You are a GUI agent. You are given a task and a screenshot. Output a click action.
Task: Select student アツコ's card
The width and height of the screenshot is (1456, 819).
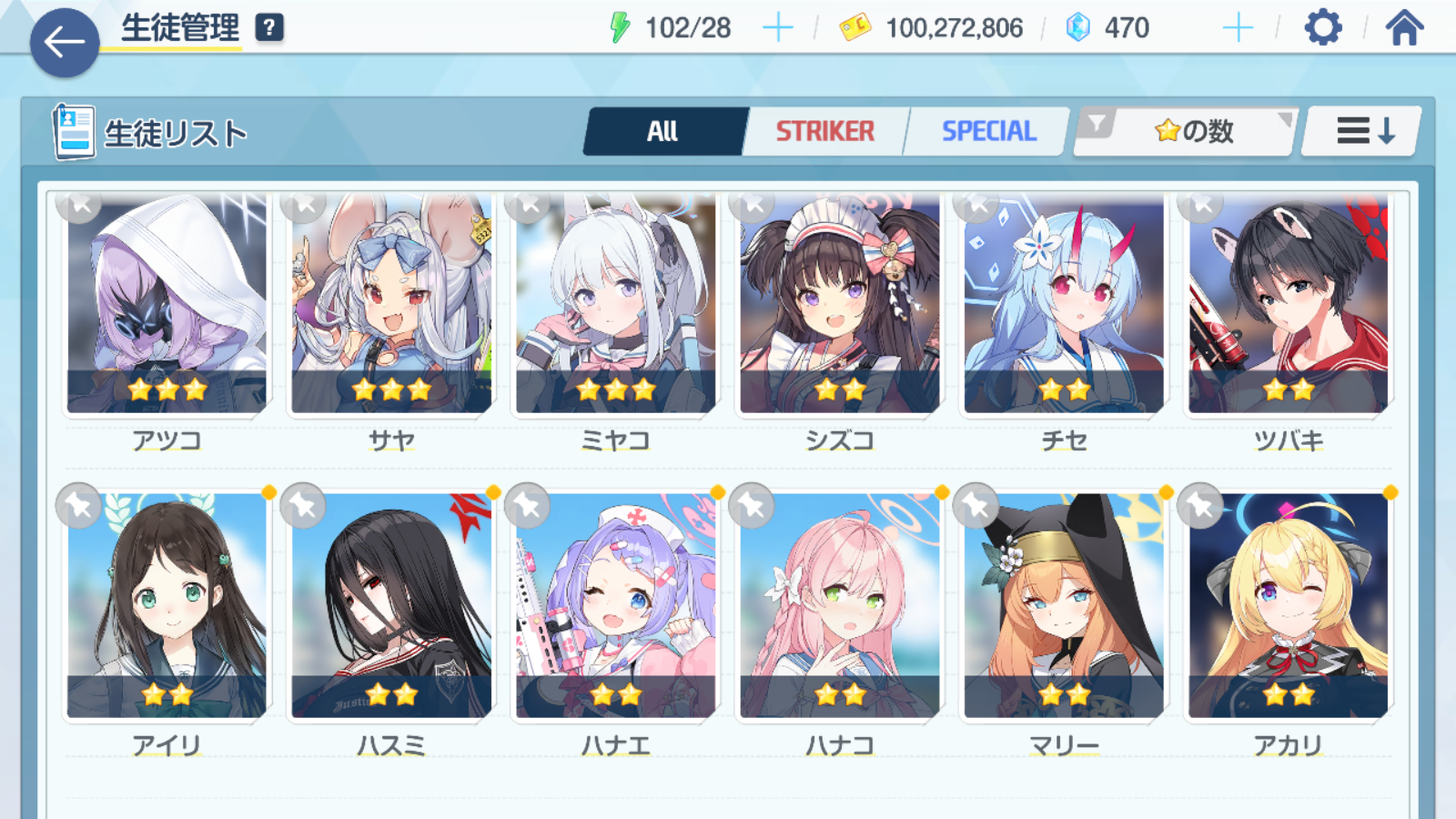pos(167,305)
